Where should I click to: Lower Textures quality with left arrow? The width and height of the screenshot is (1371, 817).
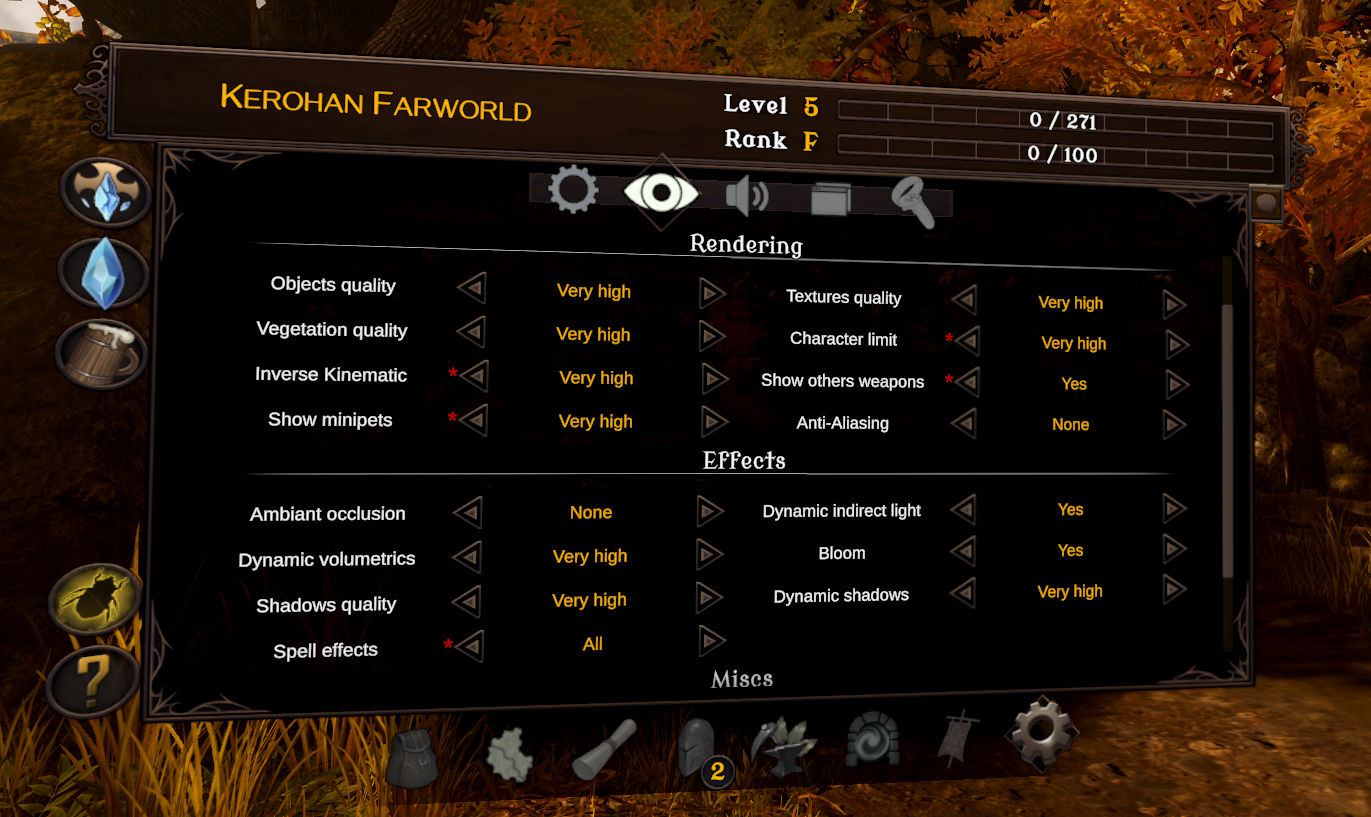click(x=964, y=300)
